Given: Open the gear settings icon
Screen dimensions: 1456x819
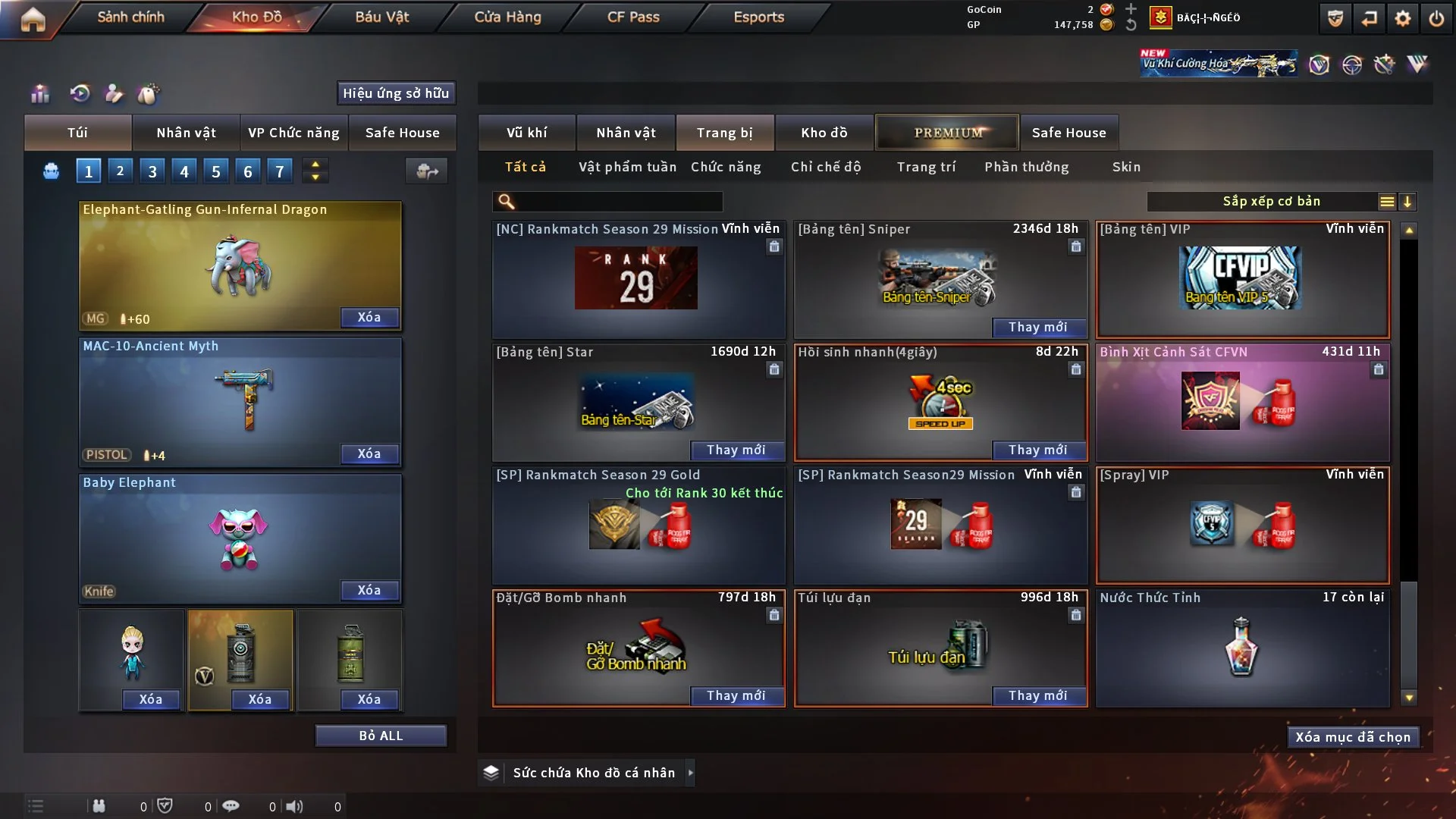Looking at the screenshot, I should (x=1403, y=18).
